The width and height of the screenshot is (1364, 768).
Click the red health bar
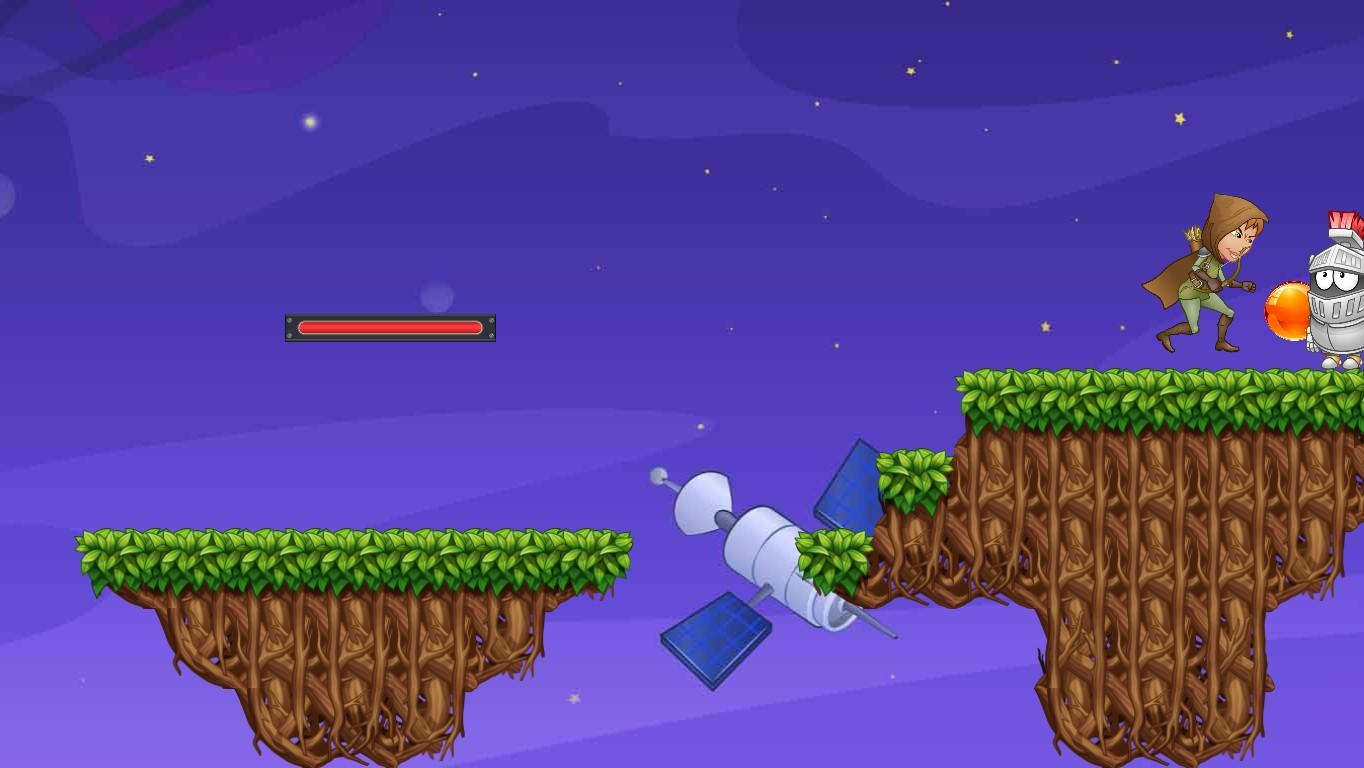pos(390,327)
